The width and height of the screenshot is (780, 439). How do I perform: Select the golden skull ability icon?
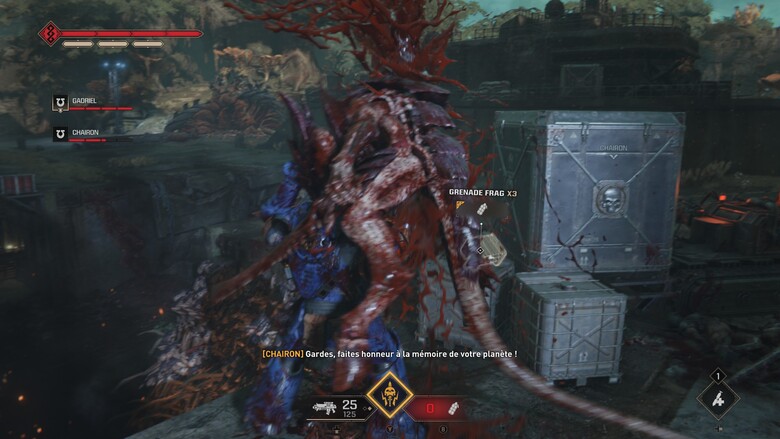391,395
